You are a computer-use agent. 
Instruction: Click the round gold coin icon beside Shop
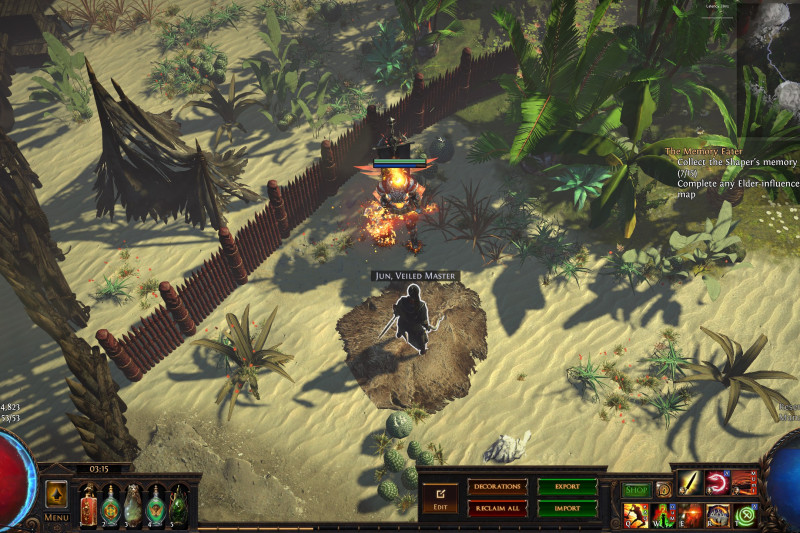(x=663, y=490)
